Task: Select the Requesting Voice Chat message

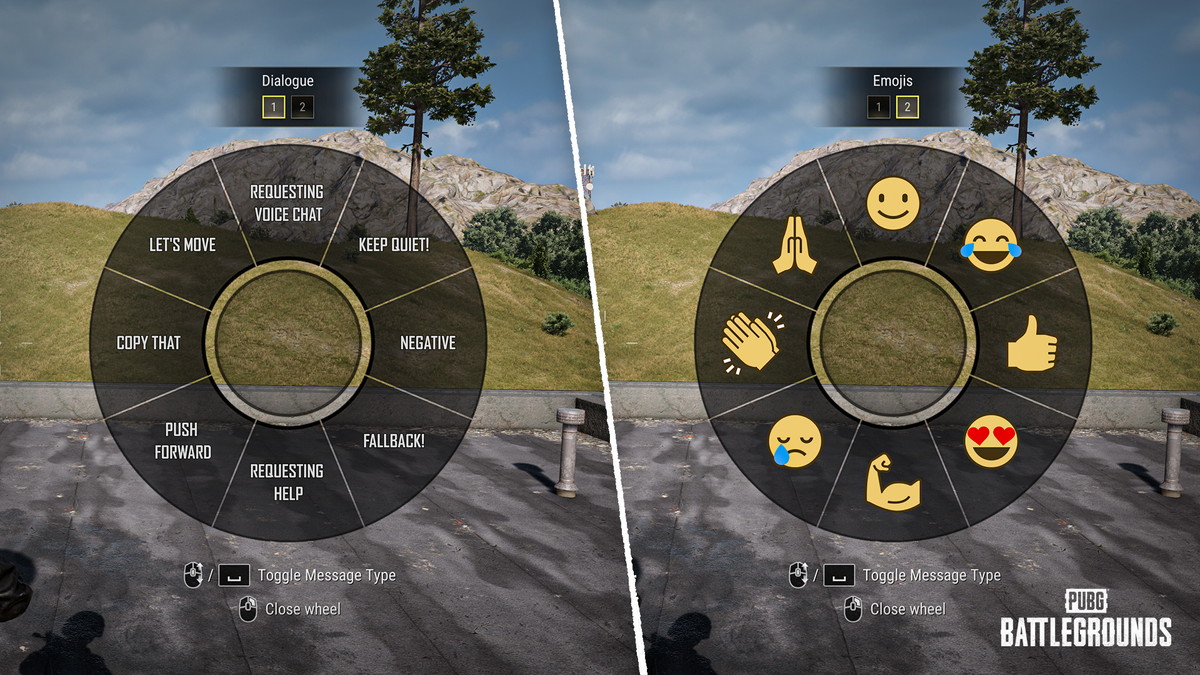Action: click(287, 202)
